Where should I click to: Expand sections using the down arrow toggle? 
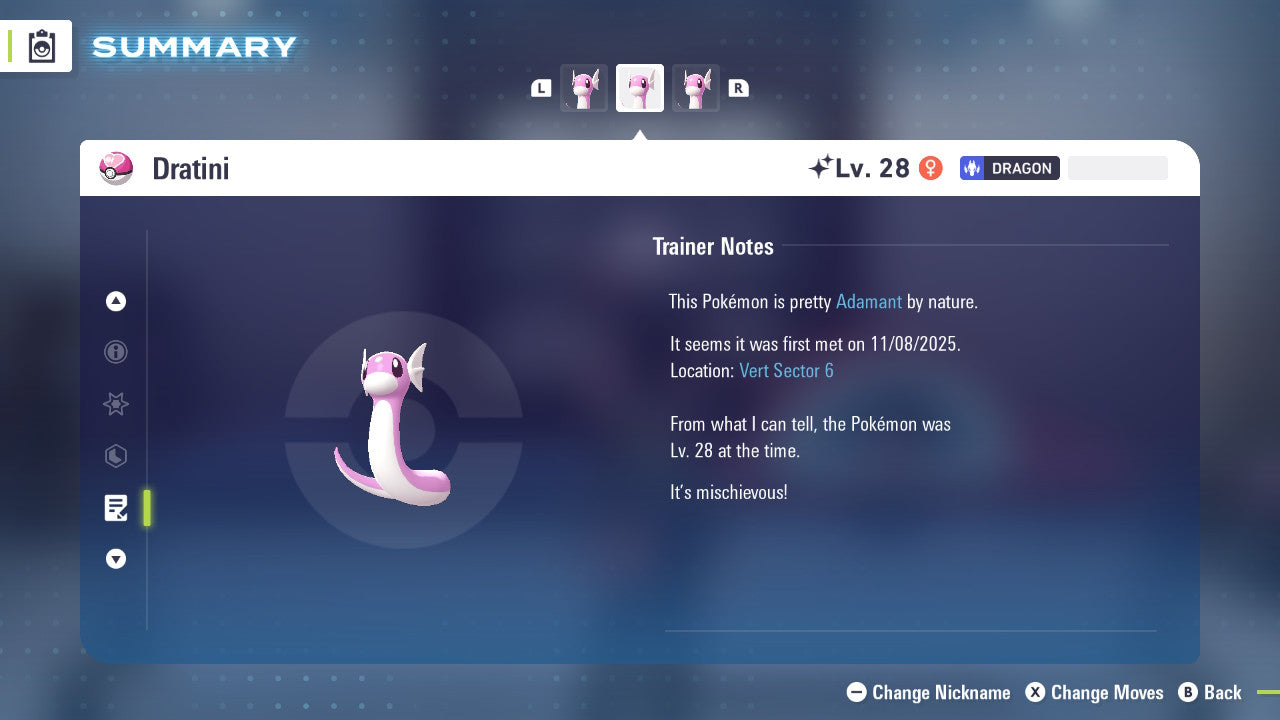click(x=115, y=559)
